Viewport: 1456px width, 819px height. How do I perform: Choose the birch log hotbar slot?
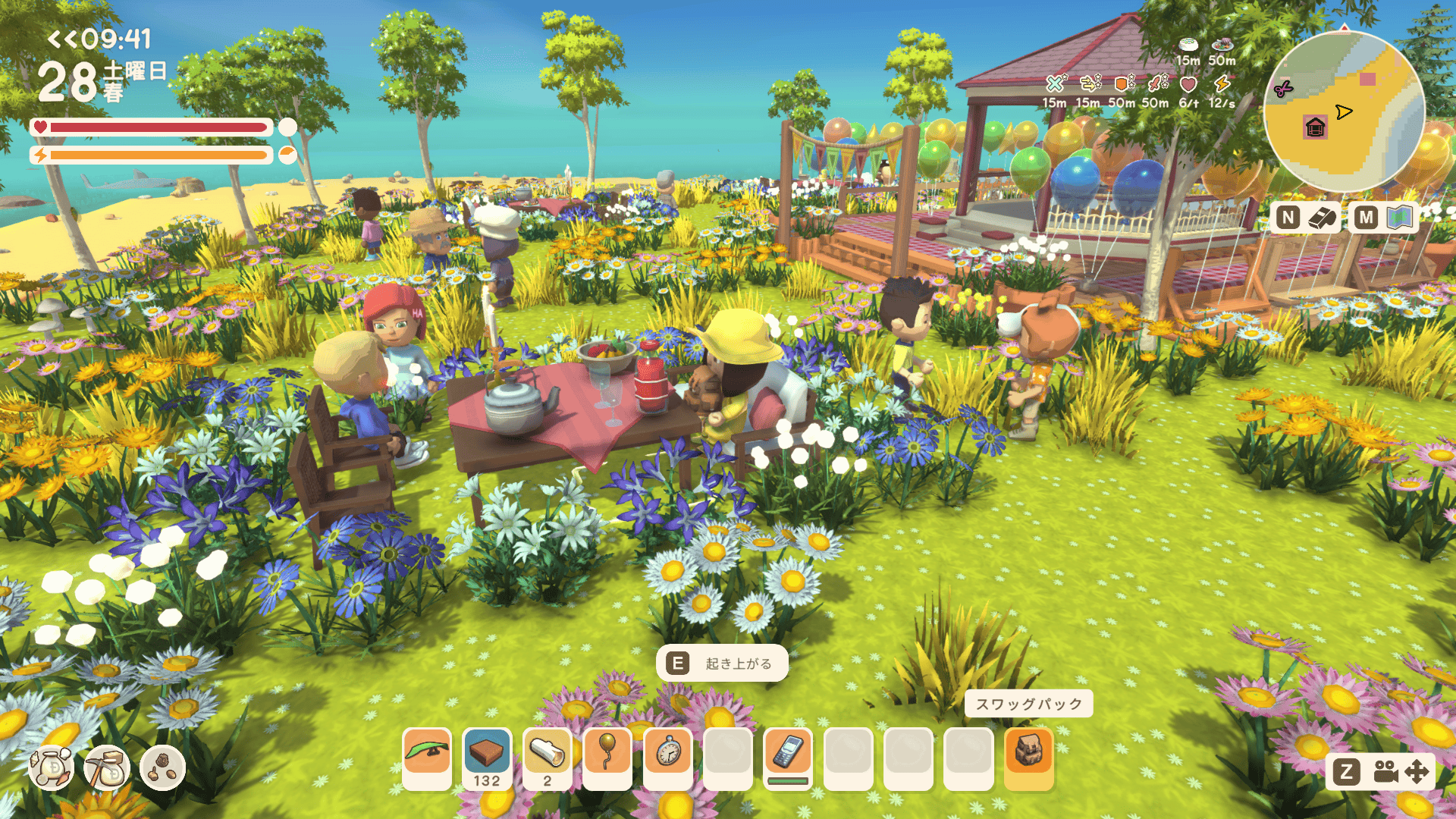tap(548, 758)
